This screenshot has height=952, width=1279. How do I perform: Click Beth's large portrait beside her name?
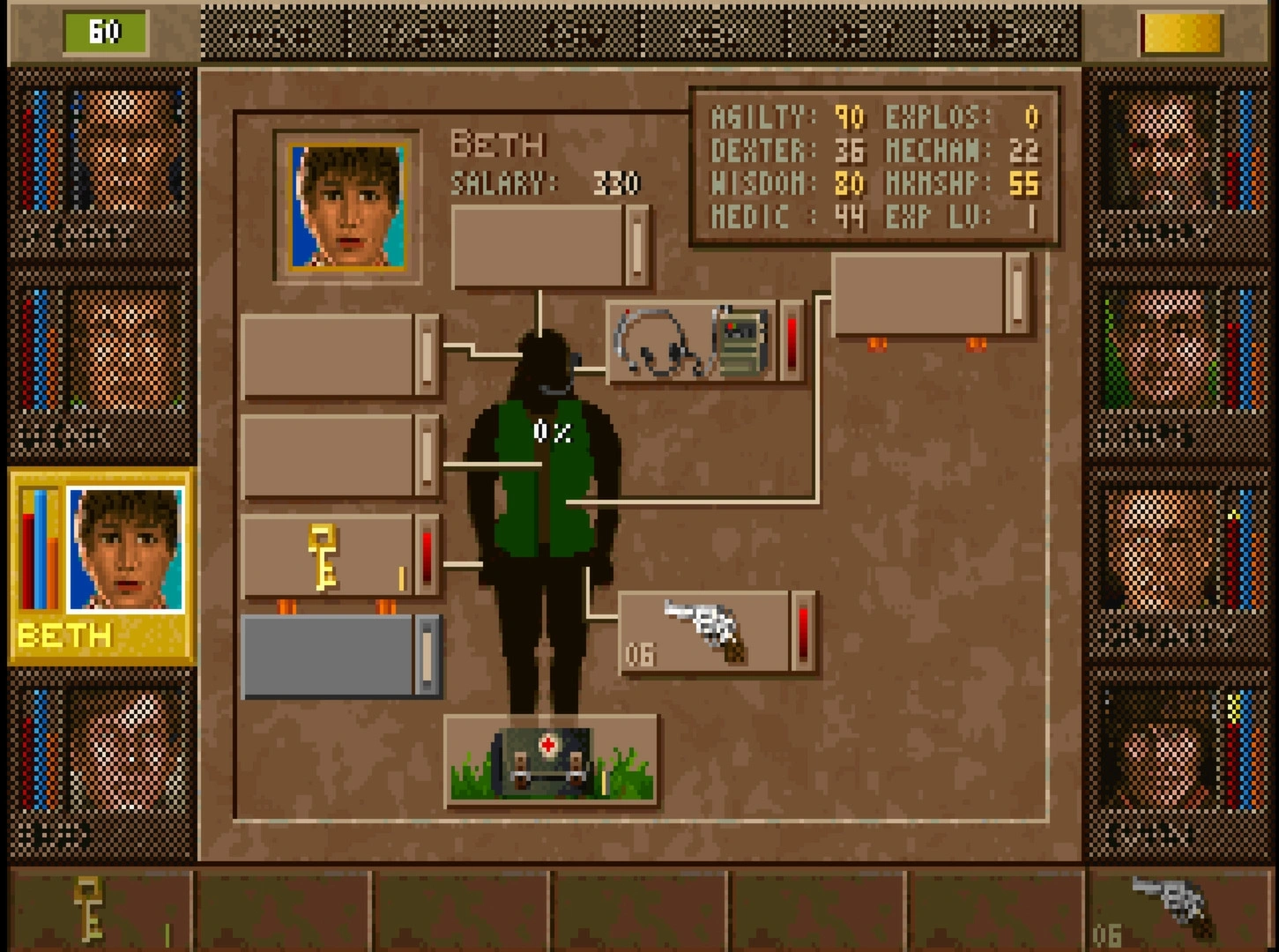348,206
